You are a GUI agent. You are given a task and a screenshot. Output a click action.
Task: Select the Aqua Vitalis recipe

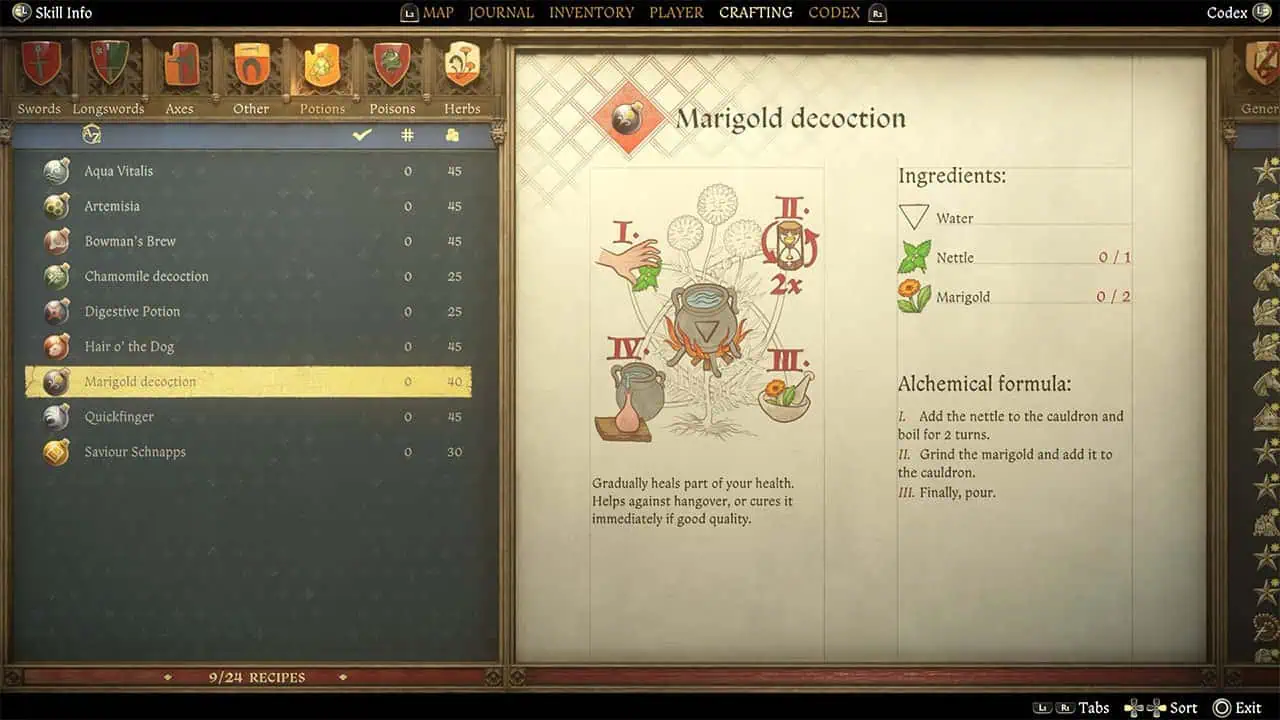tap(119, 171)
